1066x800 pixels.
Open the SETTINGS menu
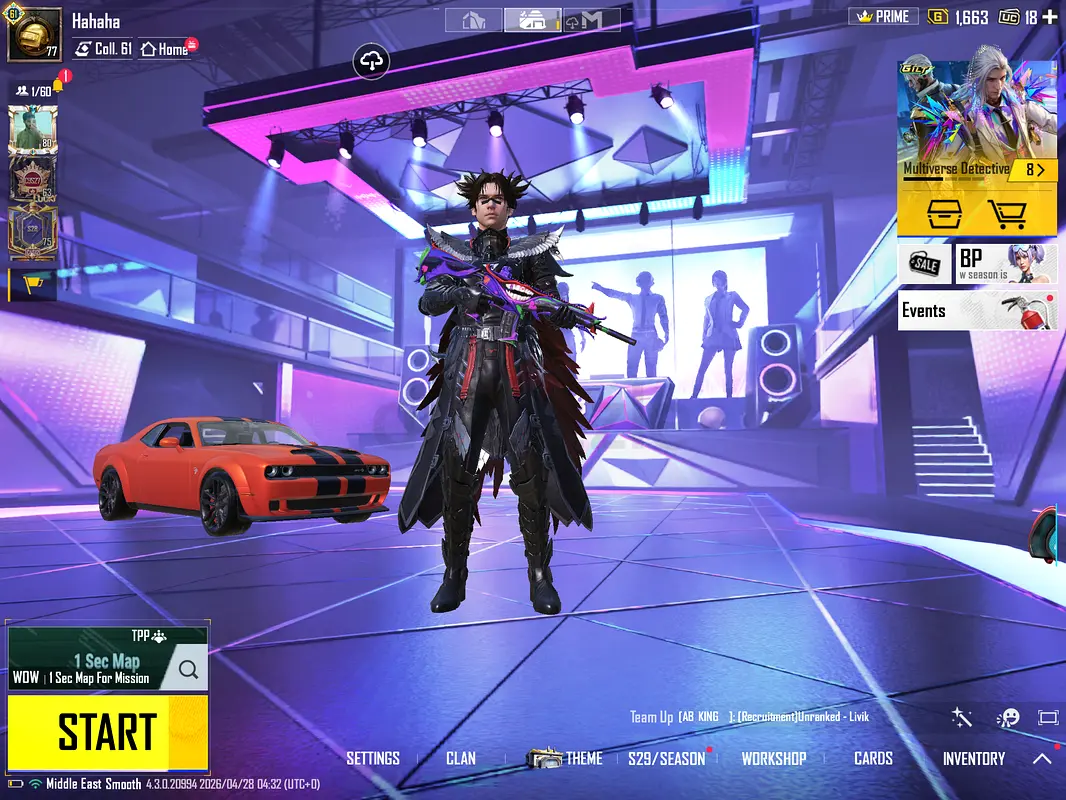pos(373,759)
